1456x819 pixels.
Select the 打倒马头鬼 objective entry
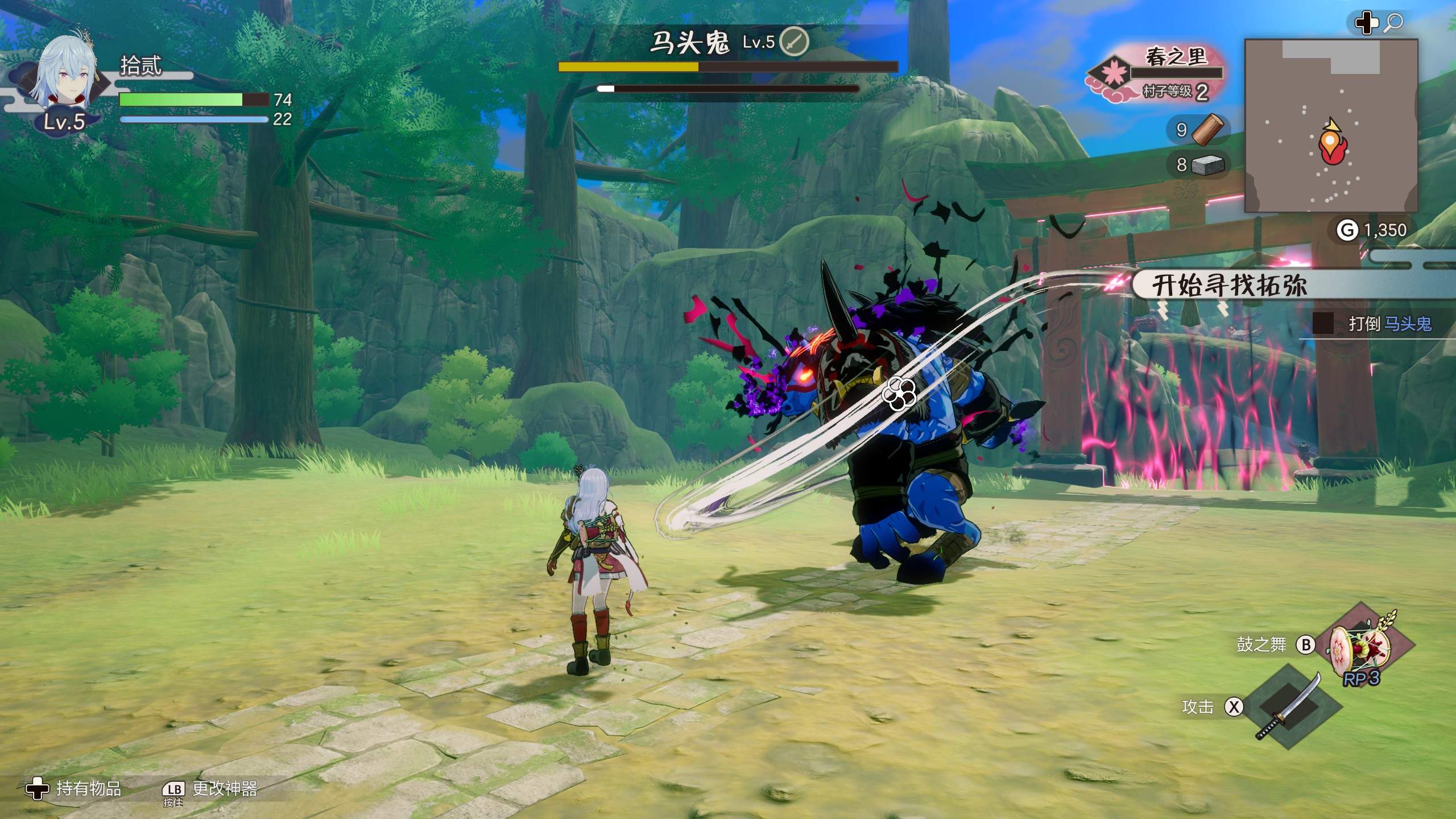point(1389,324)
